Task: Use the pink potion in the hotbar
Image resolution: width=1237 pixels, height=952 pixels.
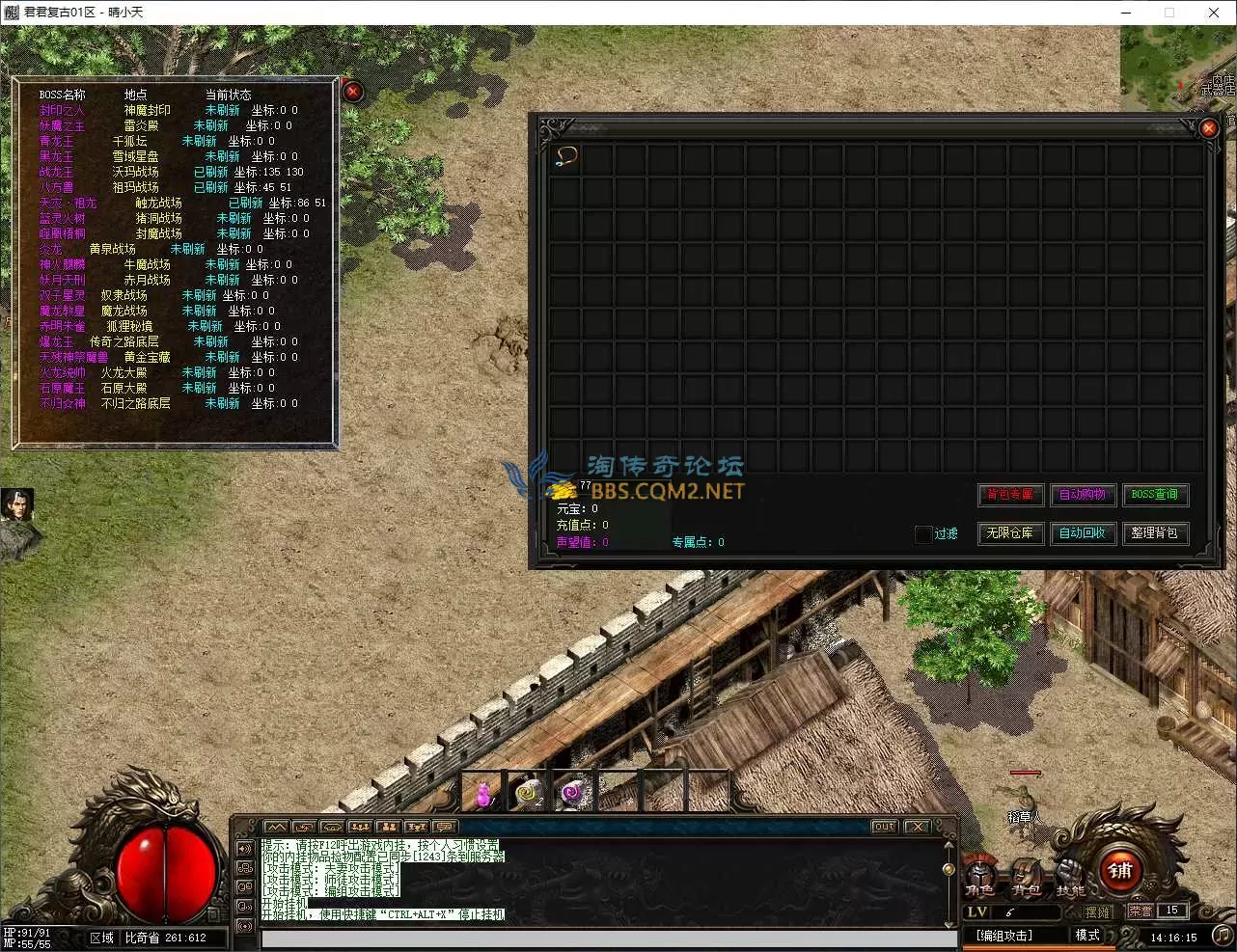Action: pos(483,793)
